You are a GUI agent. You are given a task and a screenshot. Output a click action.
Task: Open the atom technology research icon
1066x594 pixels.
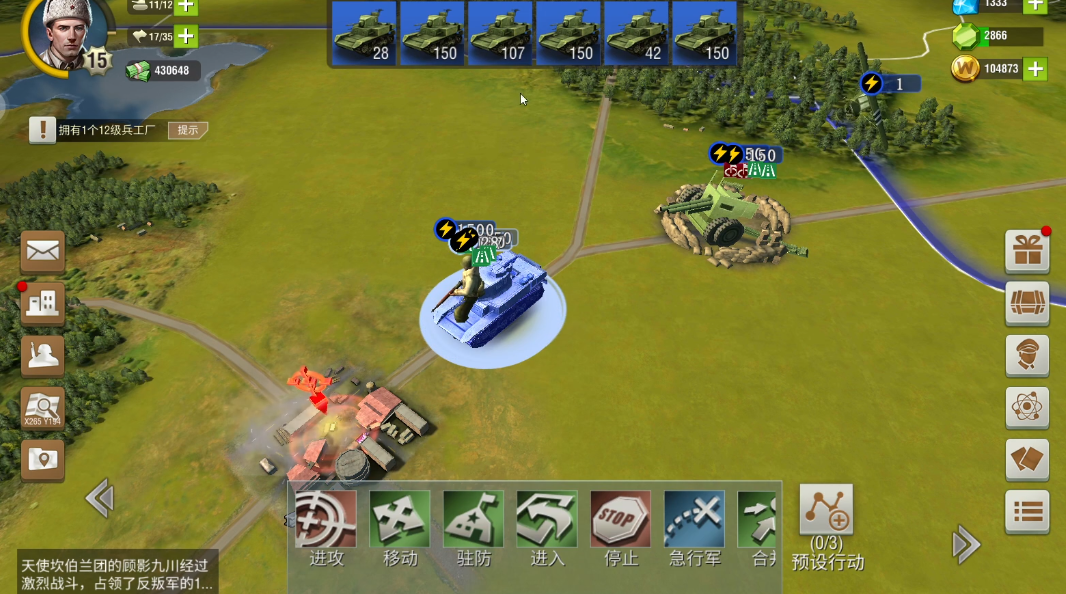1027,408
